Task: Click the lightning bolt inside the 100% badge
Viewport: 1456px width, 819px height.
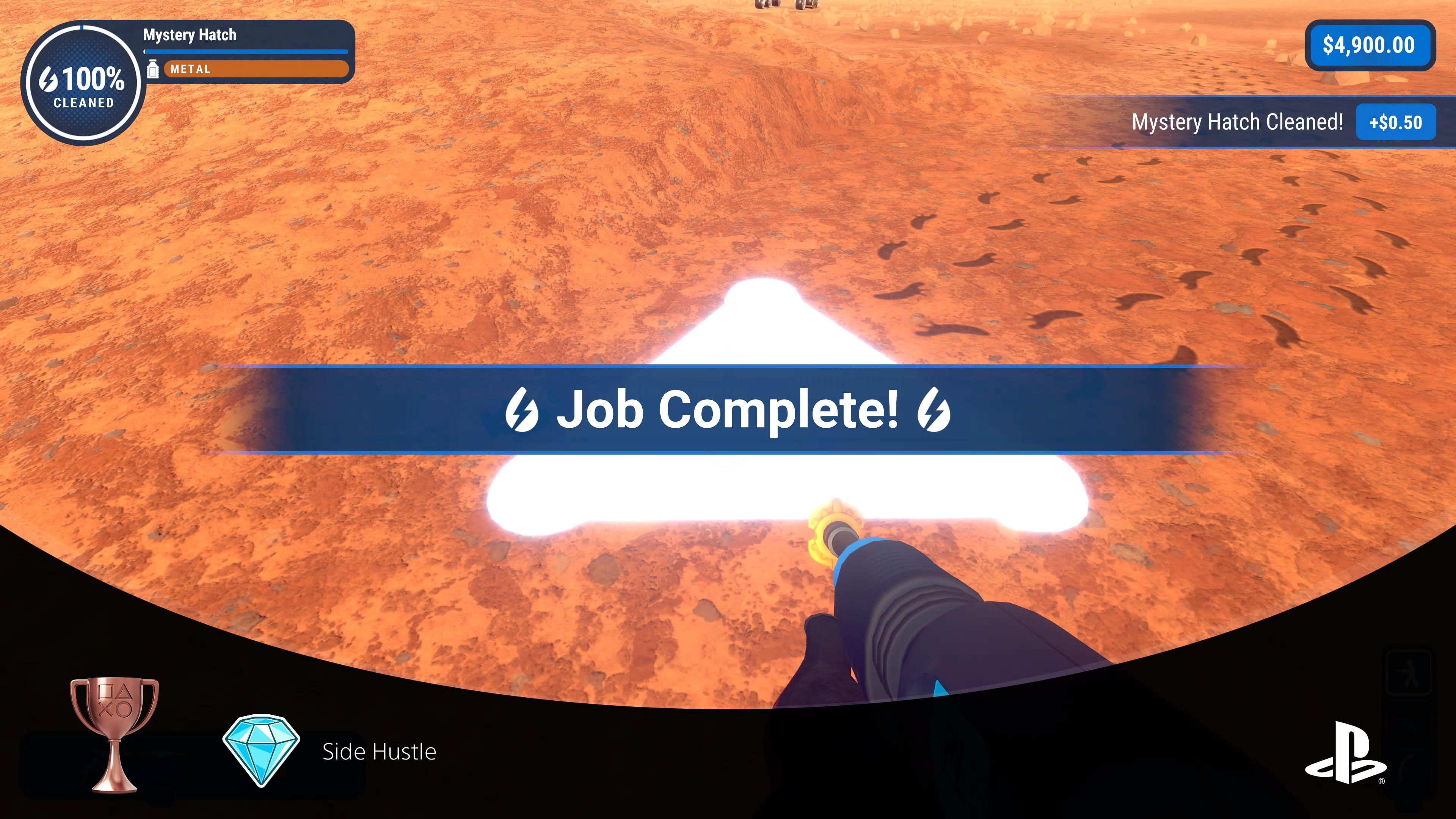Action: (x=49, y=79)
